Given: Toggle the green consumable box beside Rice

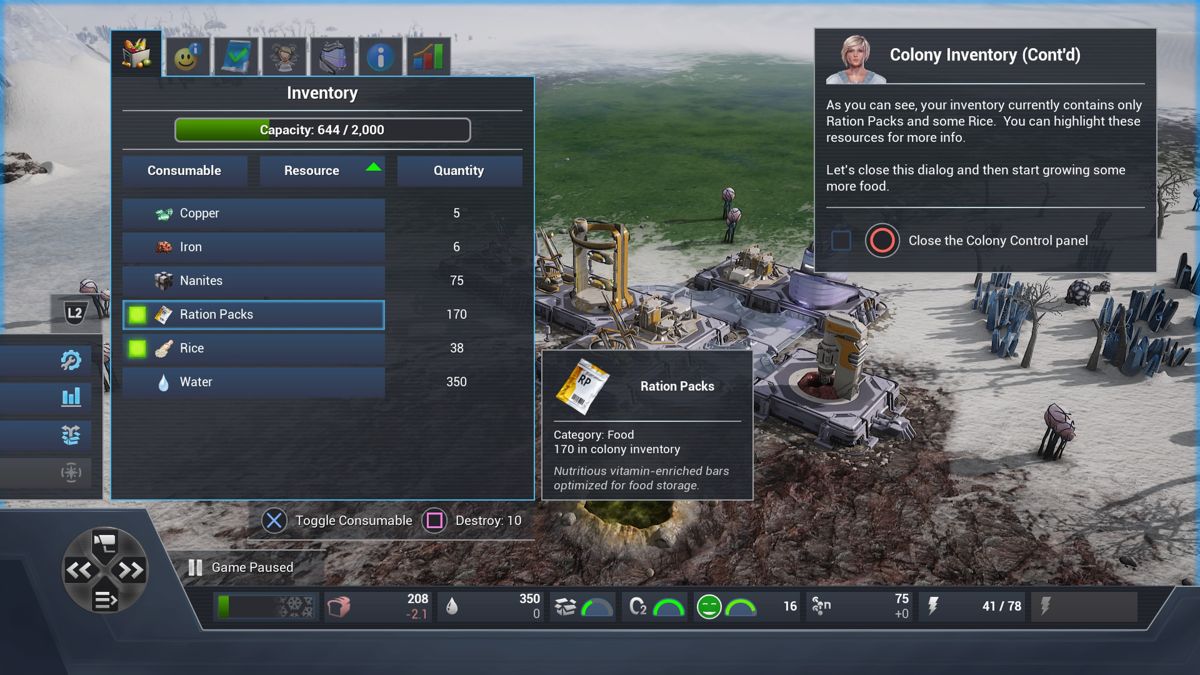Looking at the screenshot, I should 138,349.
